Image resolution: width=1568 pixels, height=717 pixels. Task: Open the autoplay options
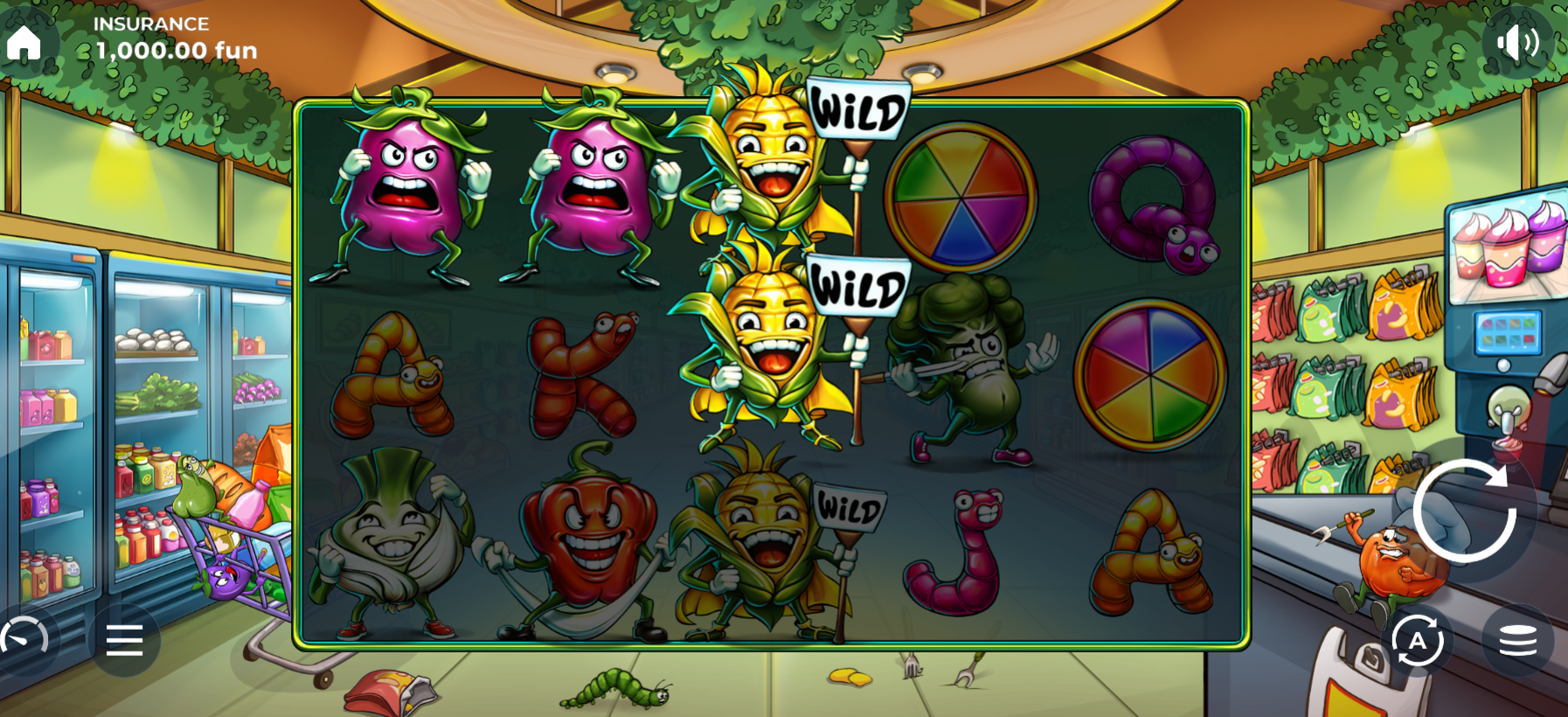click(x=1417, y=641)
